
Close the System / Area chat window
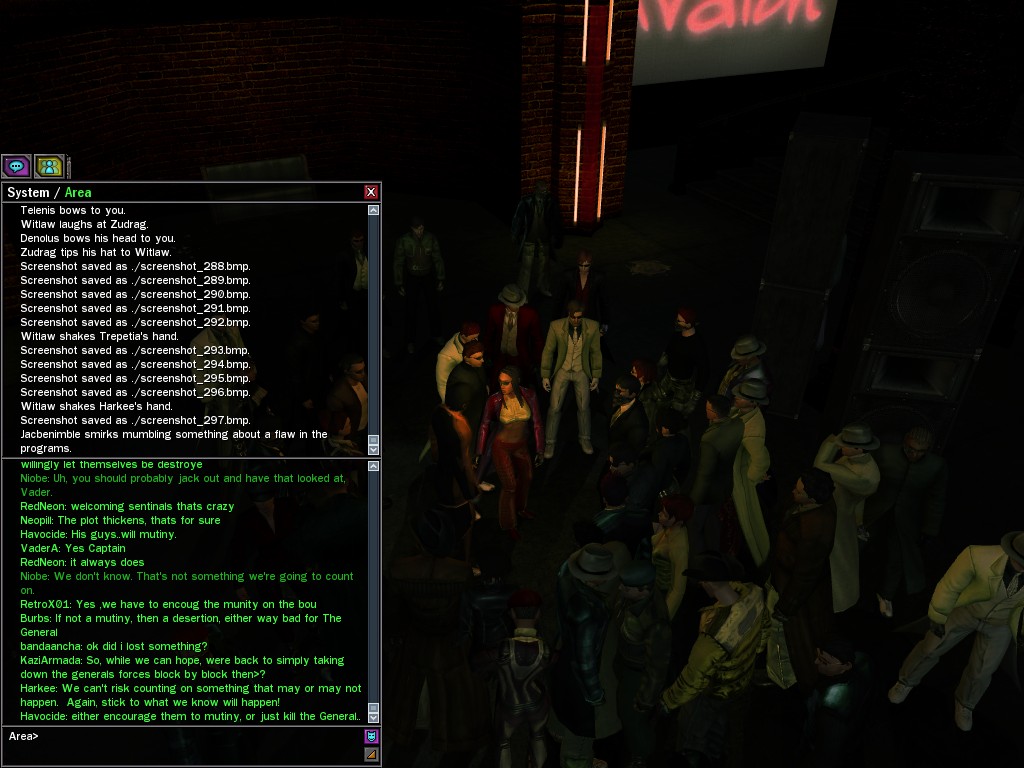(x=371, y=192)
